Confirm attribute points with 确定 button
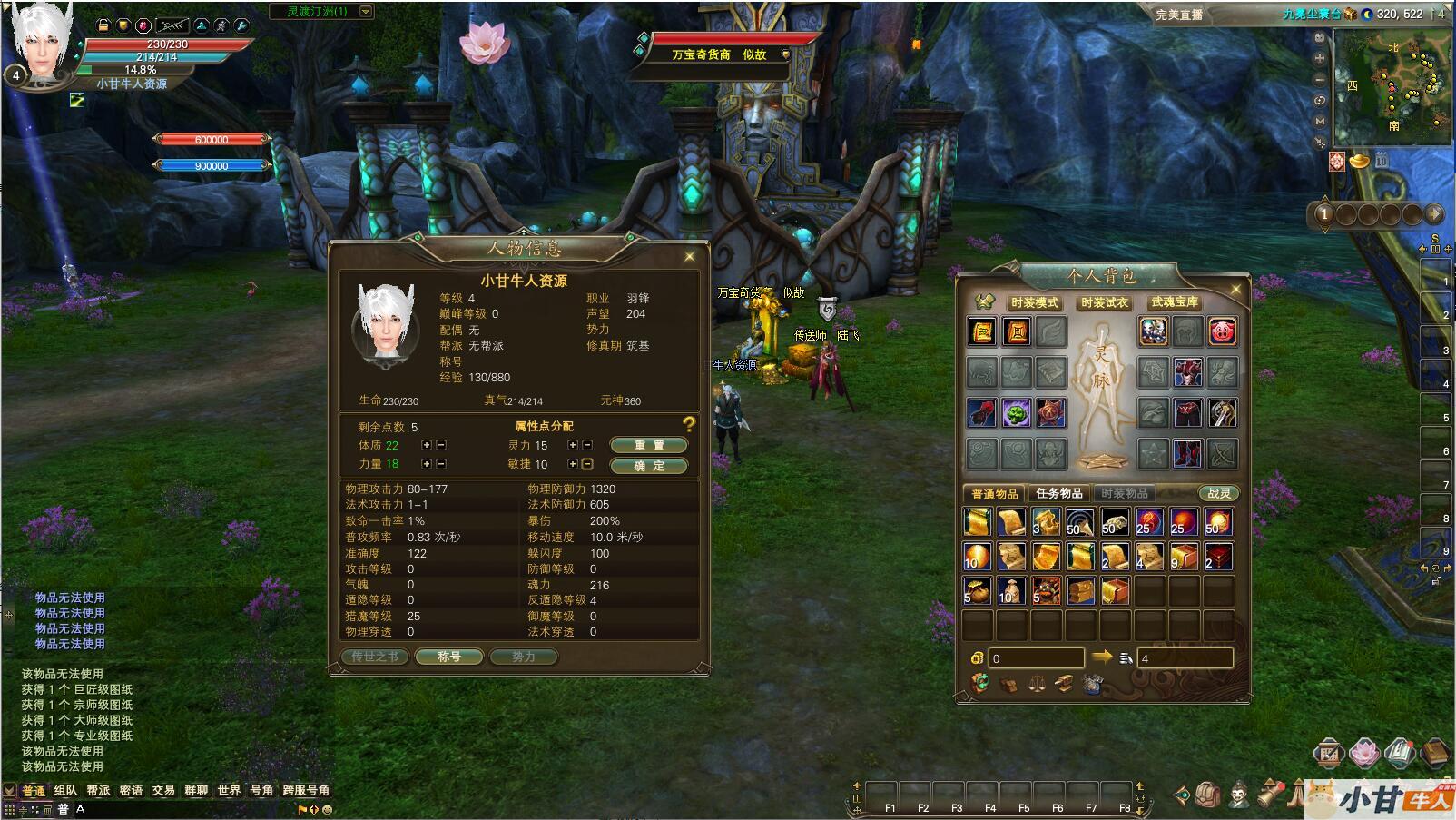Viewport: 1456px width, 820px height. [648, 466]
